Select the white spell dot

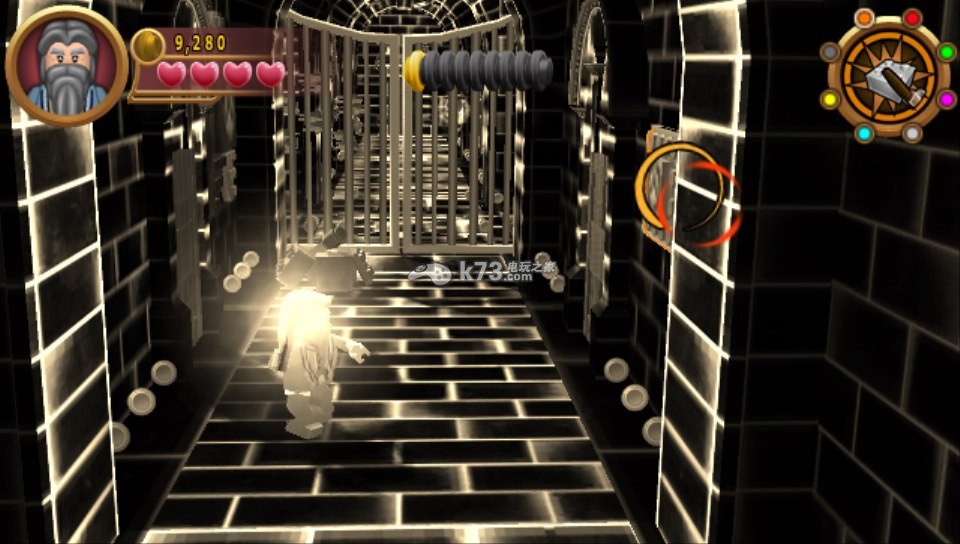click(912, 133)
